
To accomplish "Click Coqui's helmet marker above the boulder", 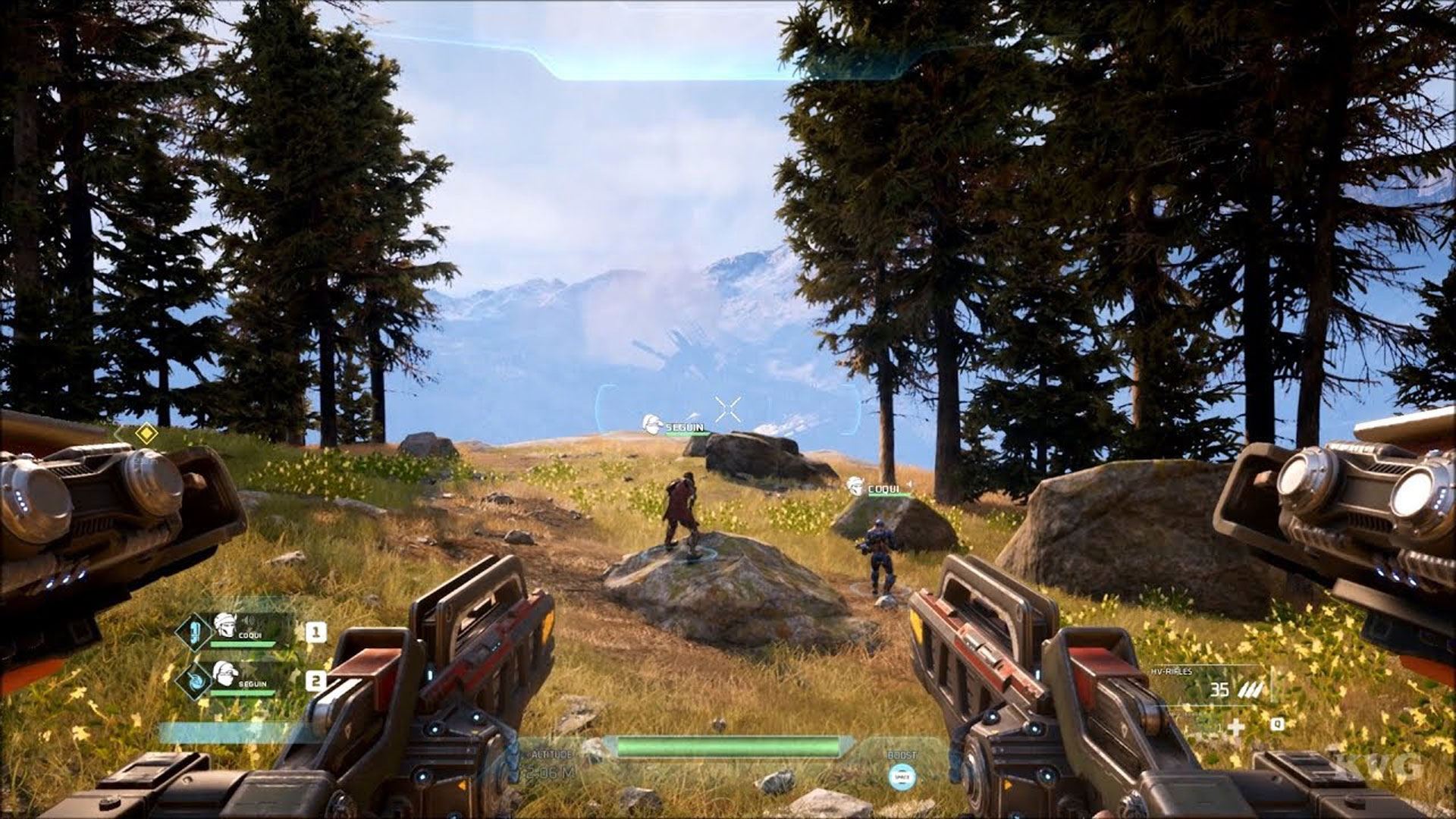I will [855, 487].
